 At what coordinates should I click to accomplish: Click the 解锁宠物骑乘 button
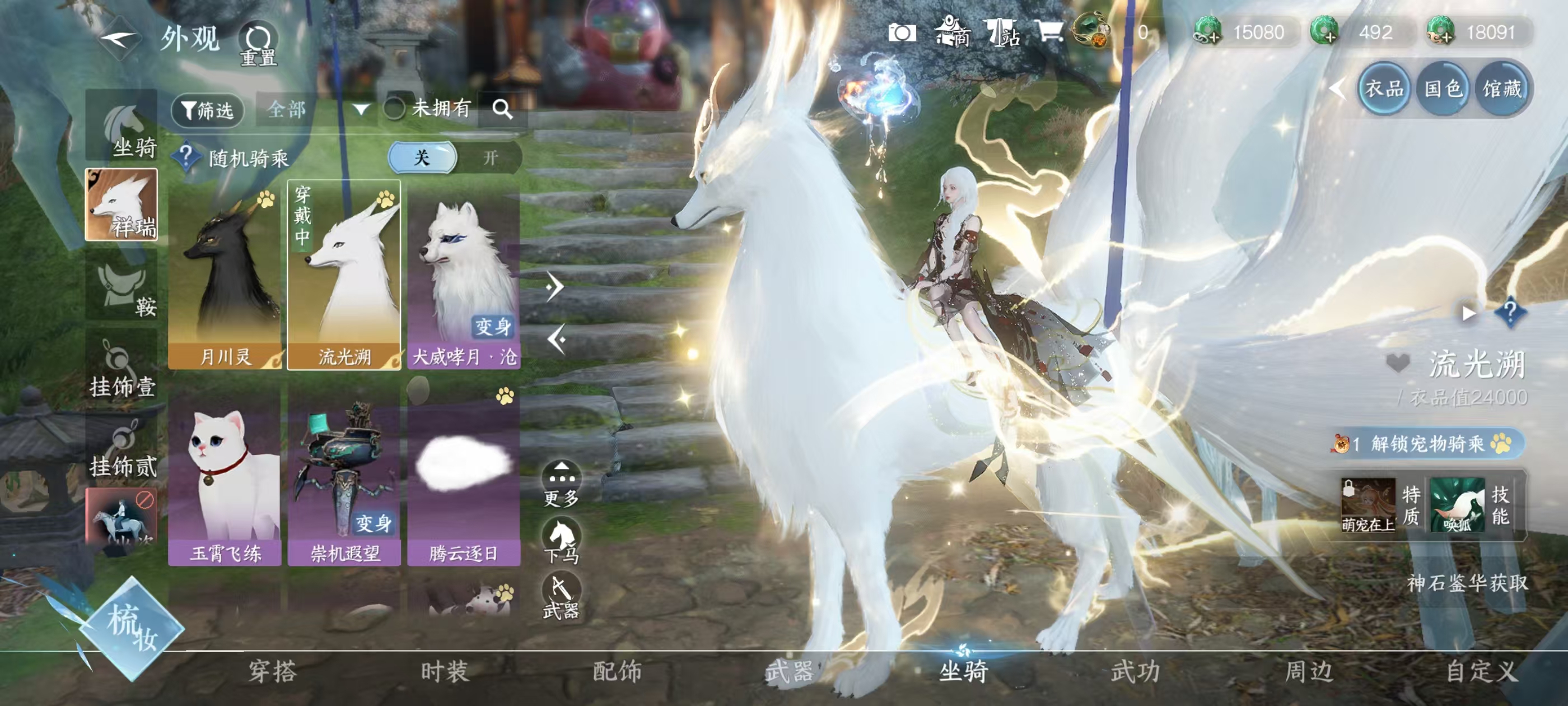click(1427, 443)
